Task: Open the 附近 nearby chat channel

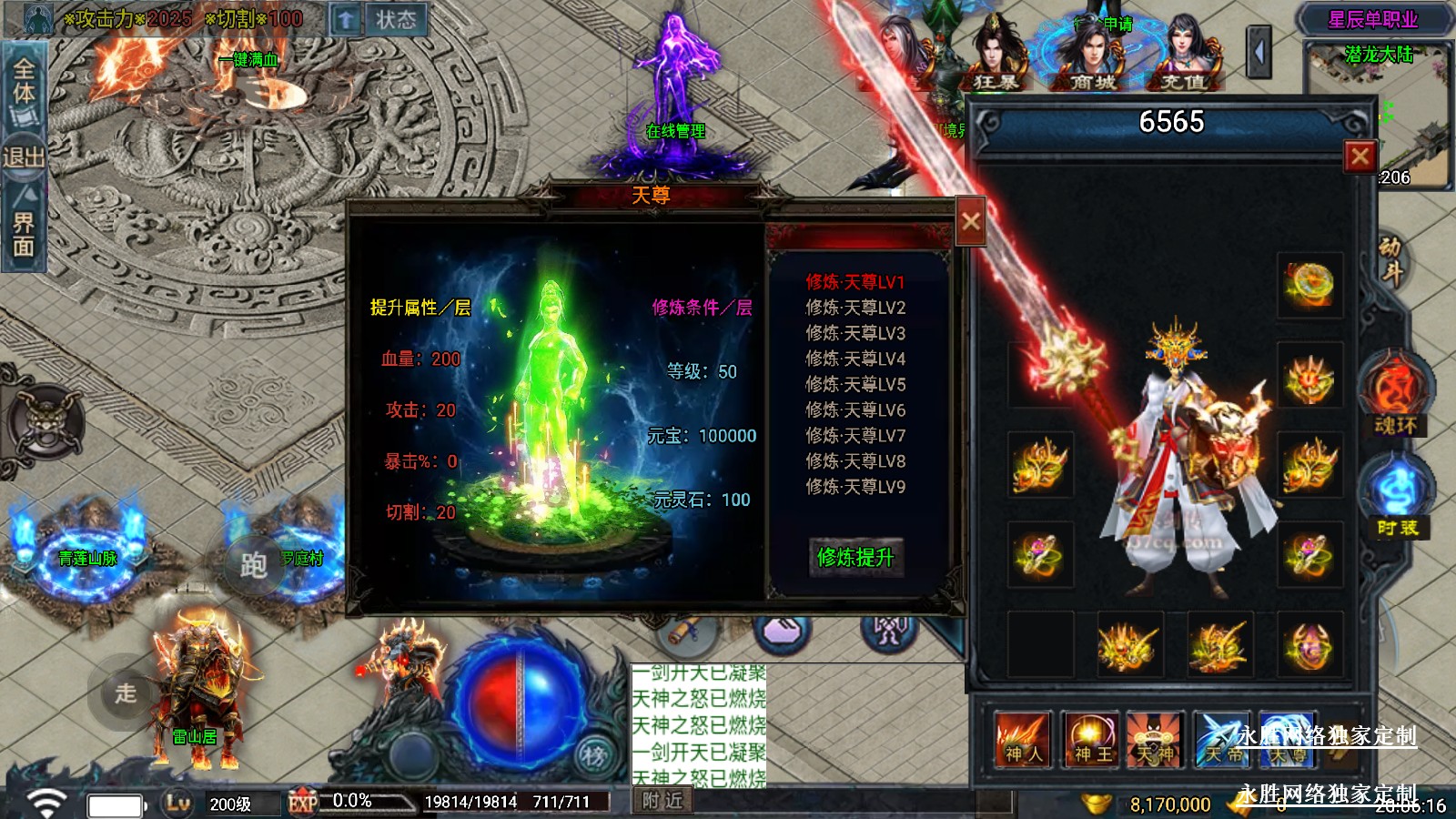Action: pyautogui.click(x=662, y=801)
